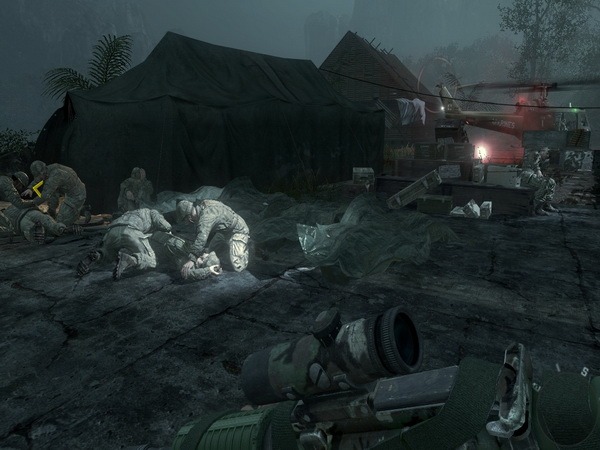Click the yellow objective chevron marker

click(x=37, y=187)
